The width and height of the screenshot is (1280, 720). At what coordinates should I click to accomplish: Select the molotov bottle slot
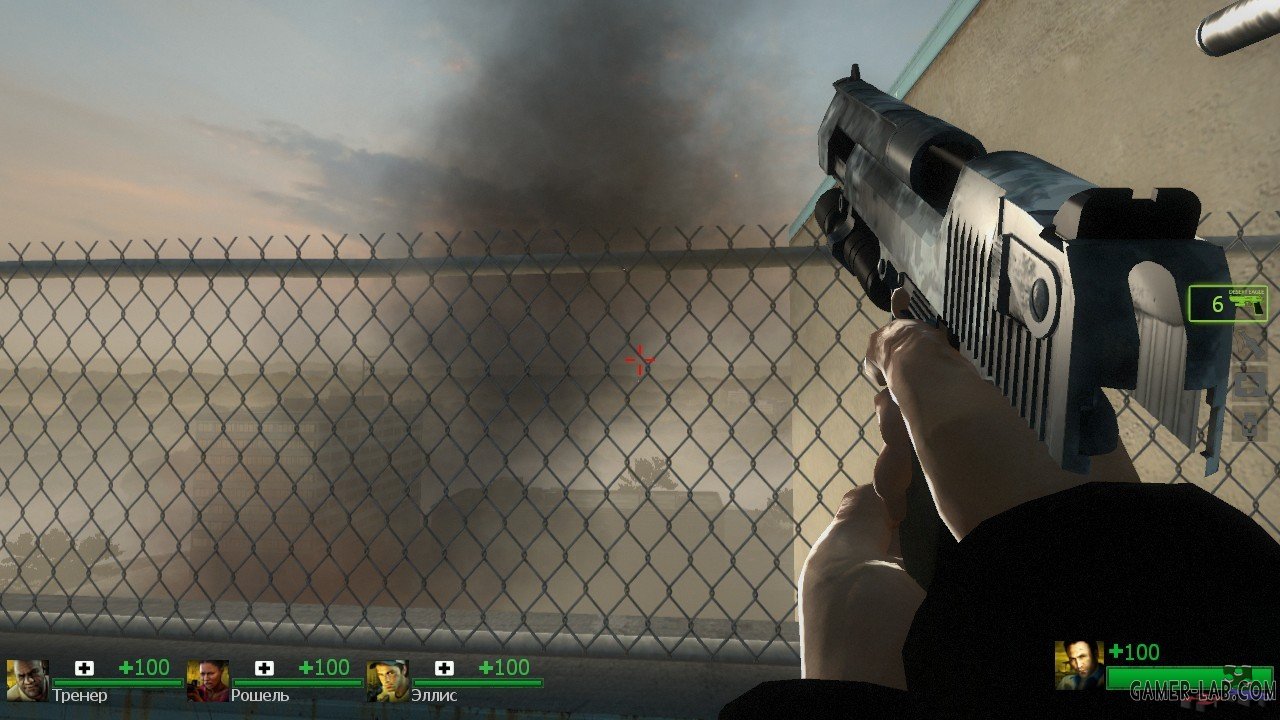click(x=1248, y=346)
